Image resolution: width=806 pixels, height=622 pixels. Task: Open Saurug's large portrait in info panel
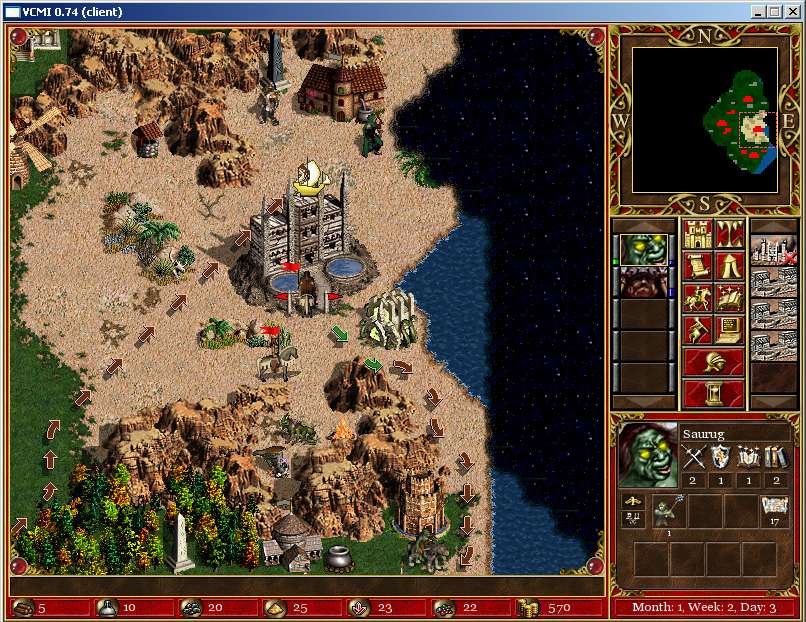click(646, 455)
